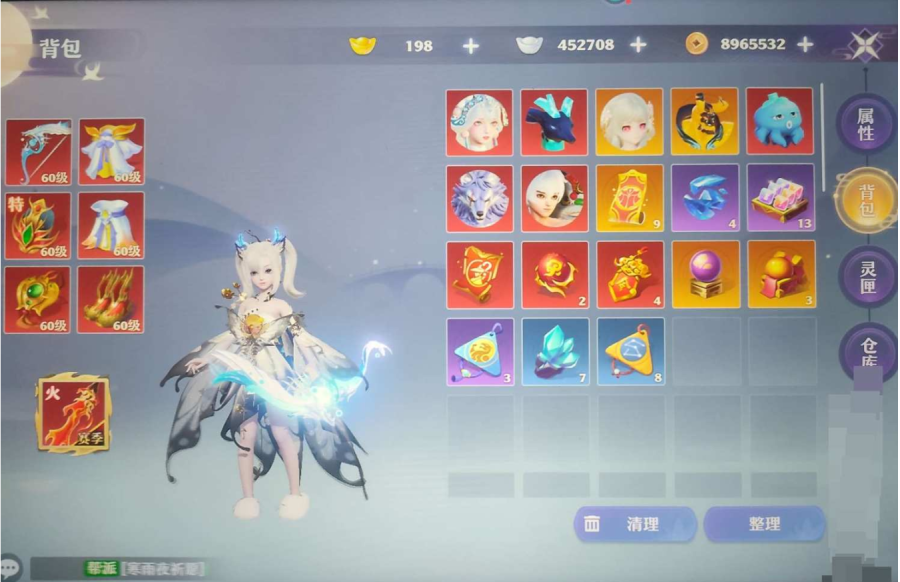This screenshot has width=900, height=582.
Task: Sort the bag with 整理 button
Action: pyautogui.click(x=764, y=524)
